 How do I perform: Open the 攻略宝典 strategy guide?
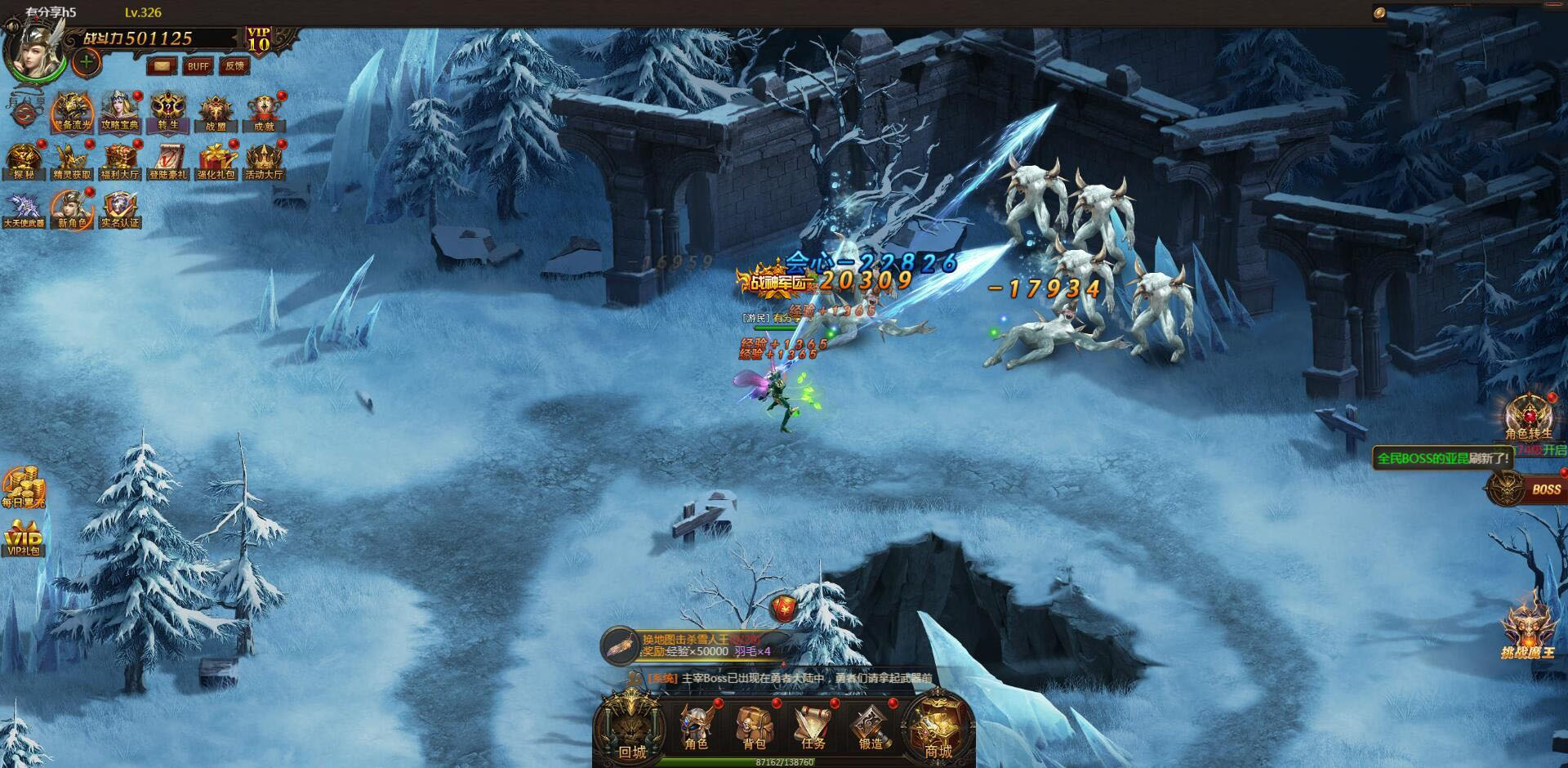click(120, 112)
